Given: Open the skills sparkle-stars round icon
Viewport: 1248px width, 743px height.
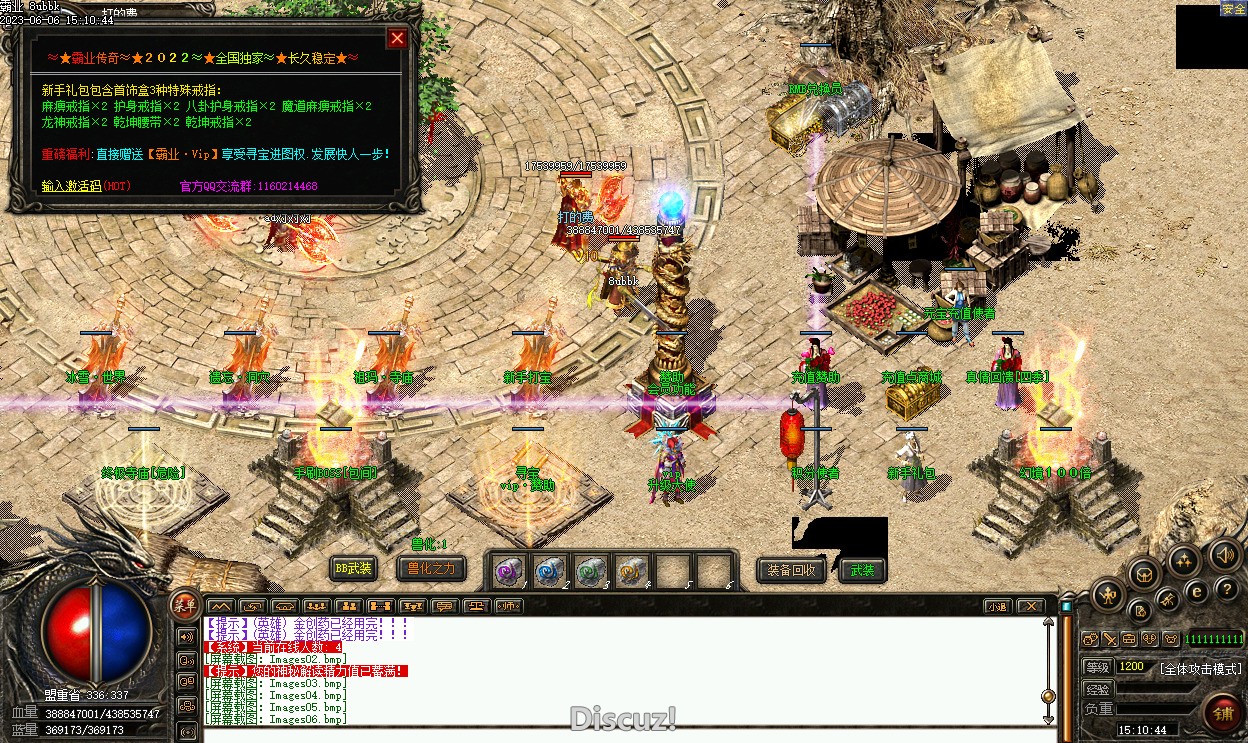Looking at the screenshot, I should [x=1186, y=560].
